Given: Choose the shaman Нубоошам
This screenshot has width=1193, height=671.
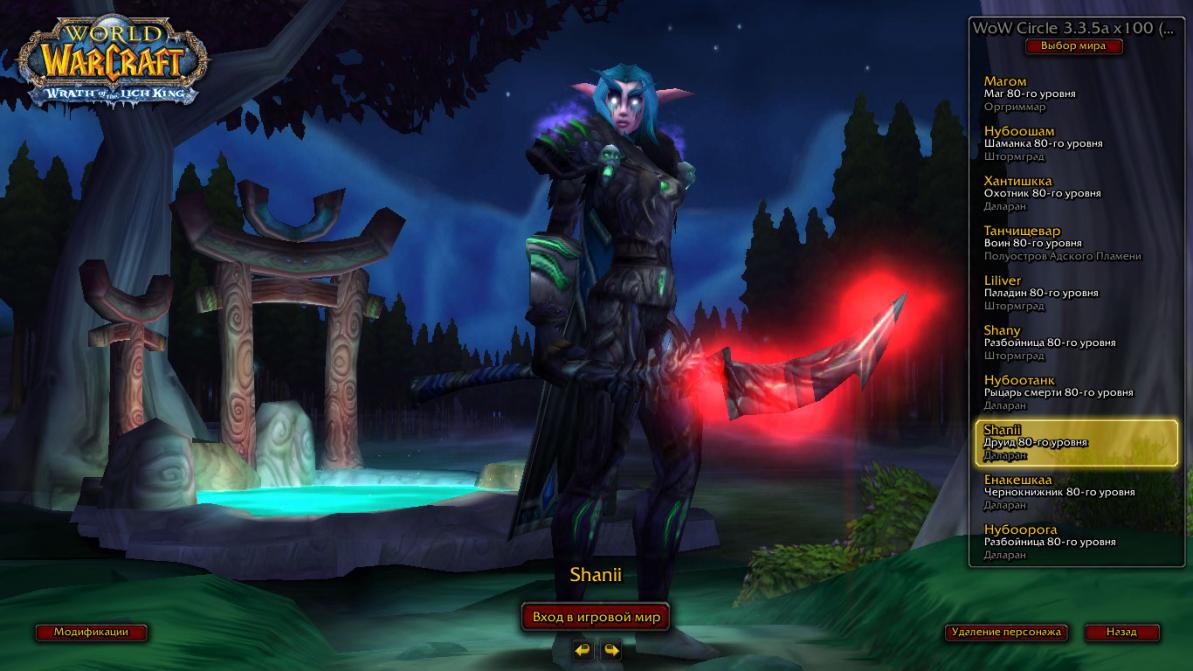Looking at the screenshot, I should pos(1075,143).
